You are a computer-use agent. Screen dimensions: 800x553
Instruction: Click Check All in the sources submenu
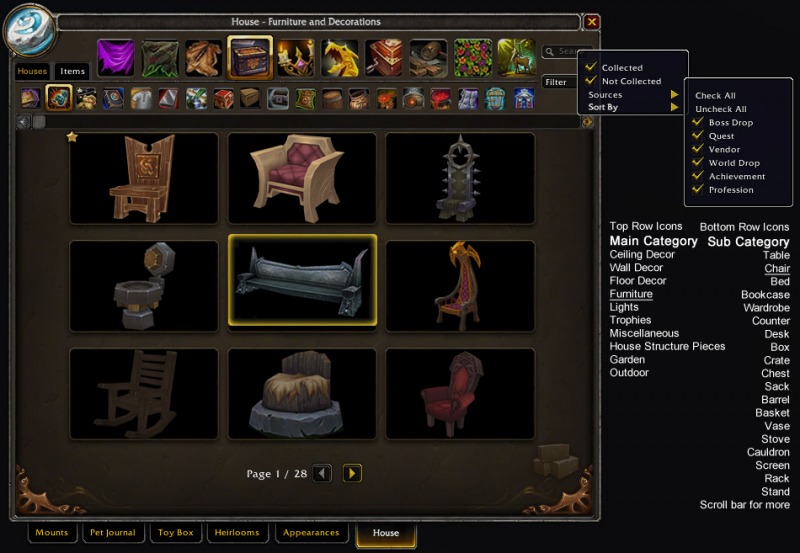coord(715,96)
